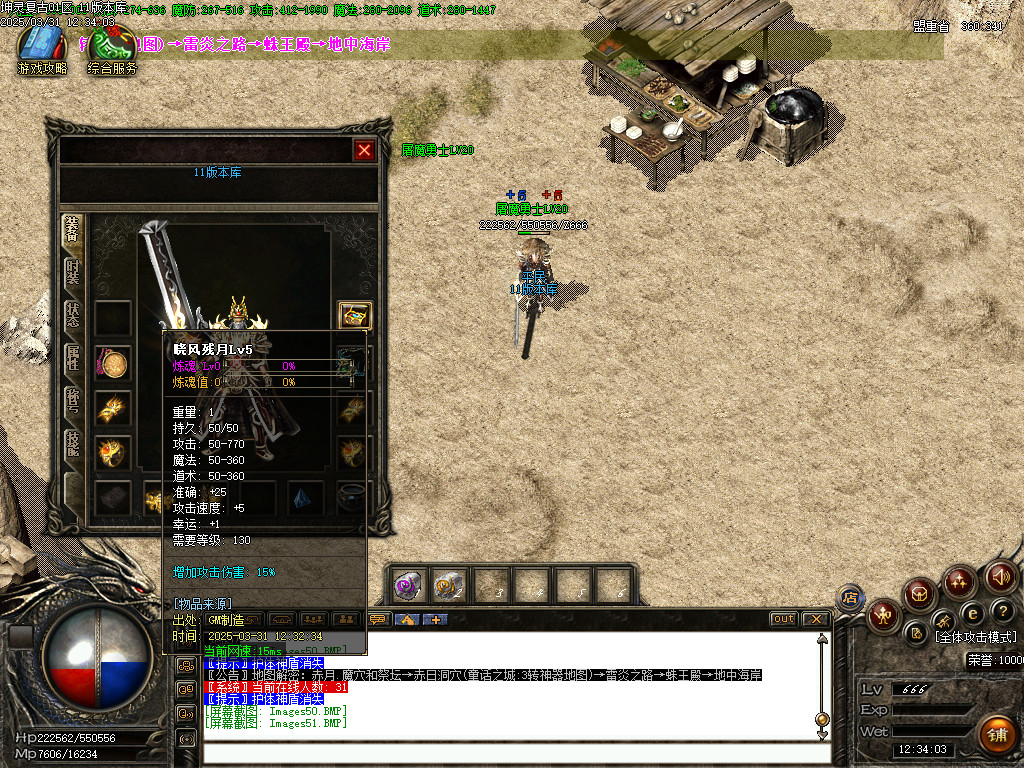Select the gold medallion necklace slot

(113, 364)
